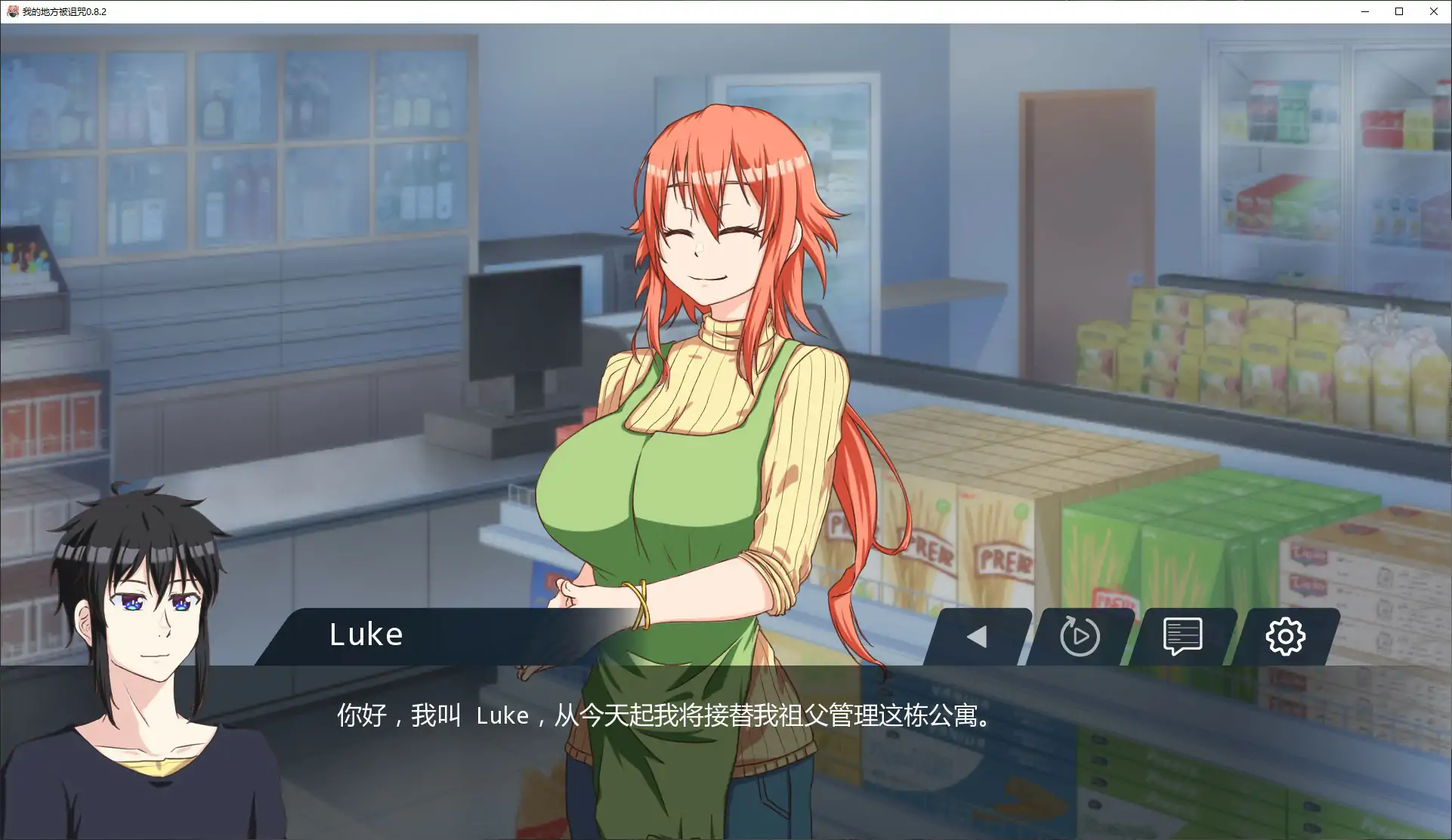
Task: Click the fox game icon in the title bar
Action: [12, 11]
